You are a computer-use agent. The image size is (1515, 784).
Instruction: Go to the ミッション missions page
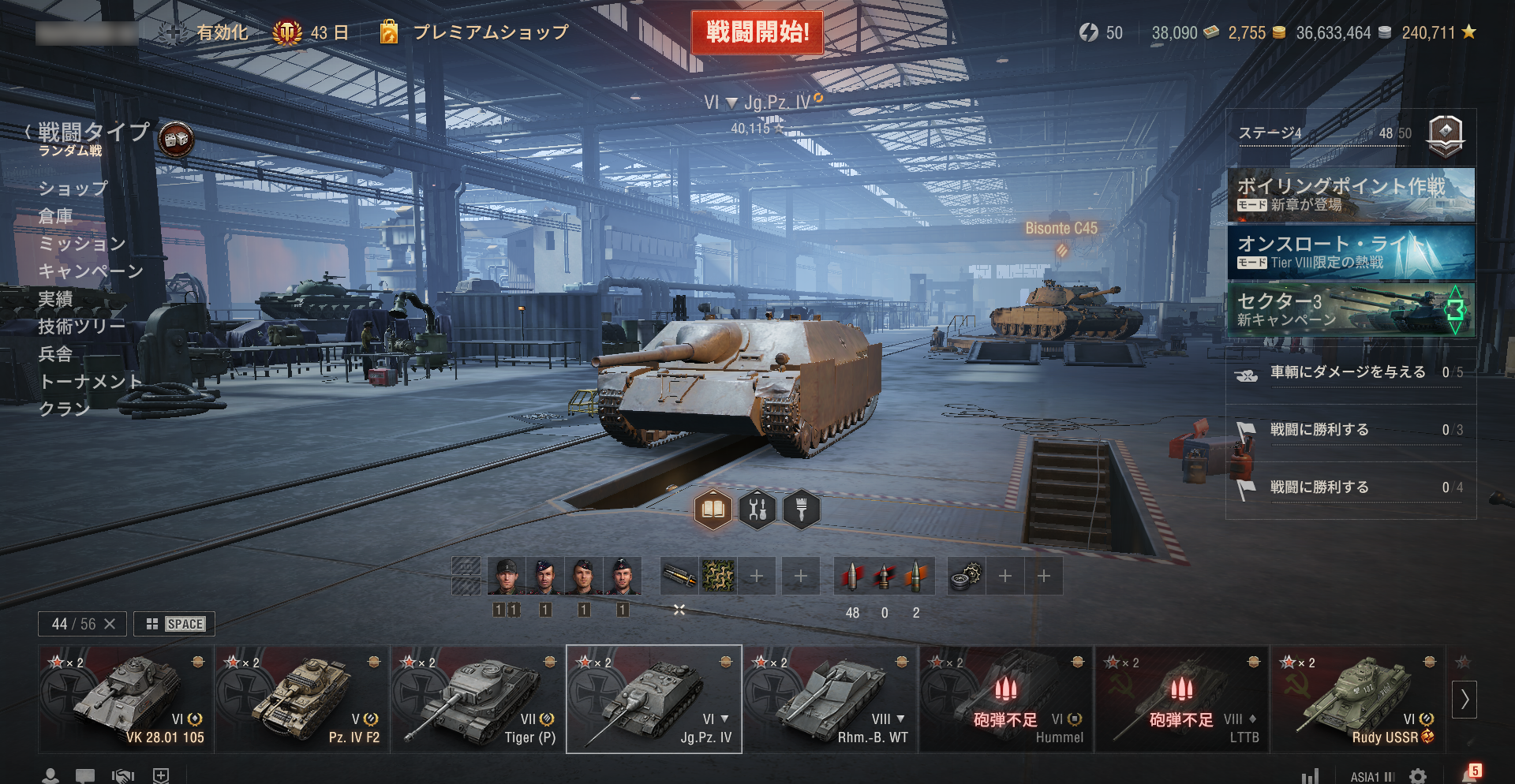pos(82,244)
